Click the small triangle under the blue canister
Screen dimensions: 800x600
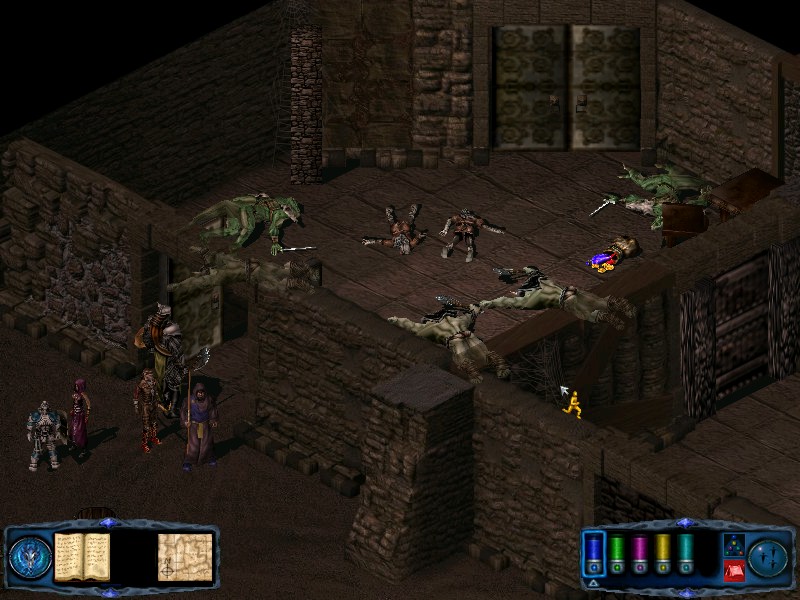click(x=593, y=581)
